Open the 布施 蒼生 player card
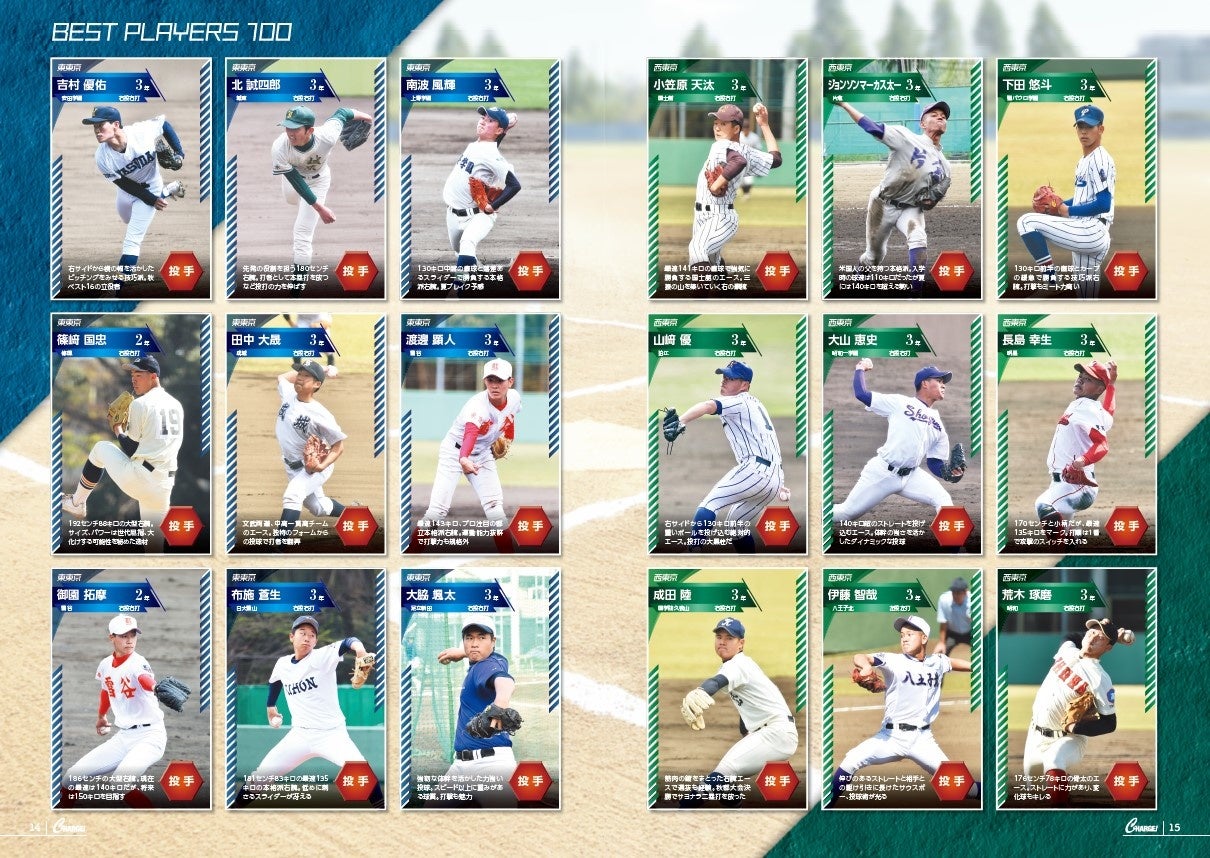The image size is (1210, 858). pyautogui.click(x=306, y=689)
